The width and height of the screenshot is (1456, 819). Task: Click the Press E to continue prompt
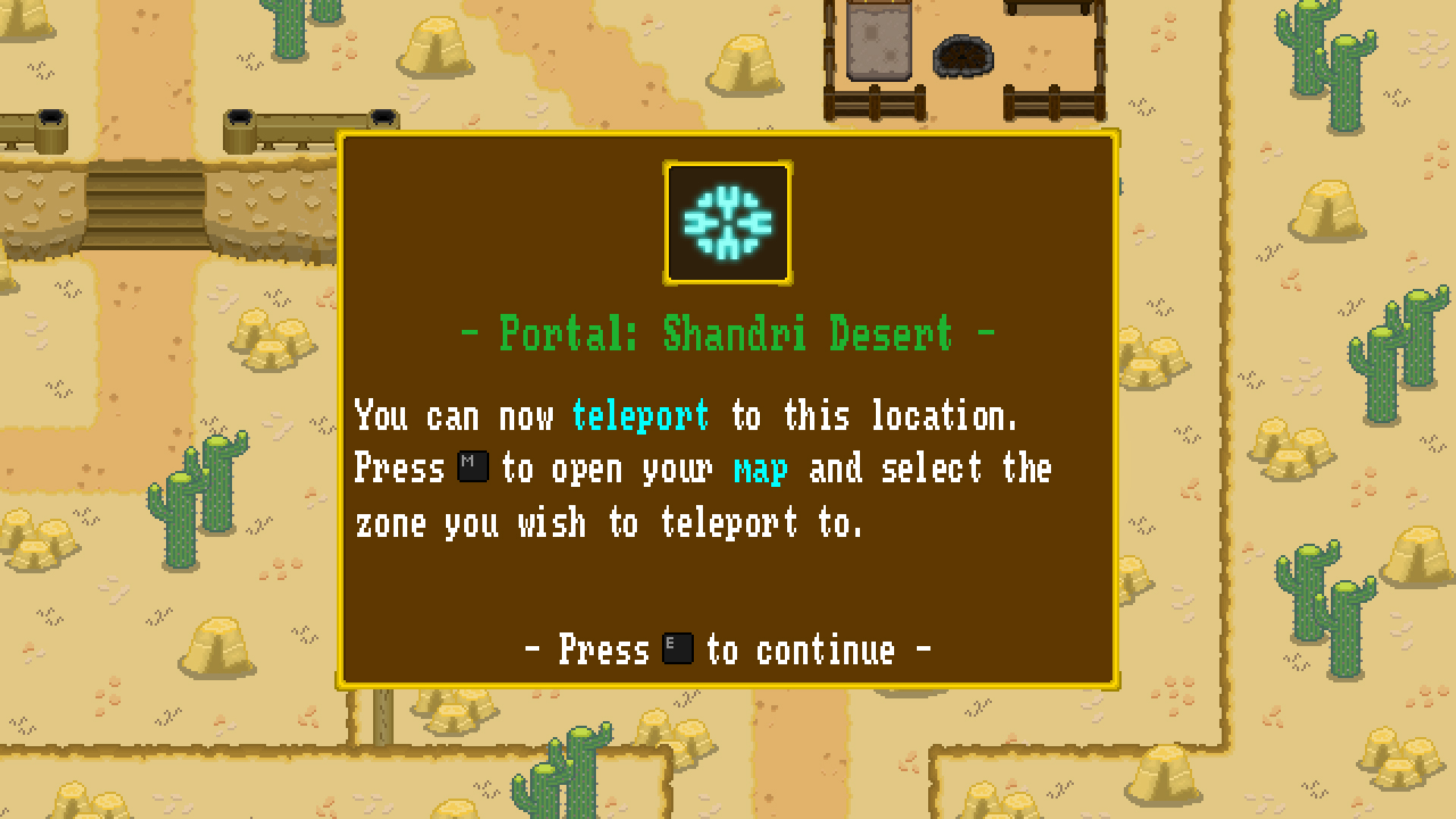coord(726,648)
